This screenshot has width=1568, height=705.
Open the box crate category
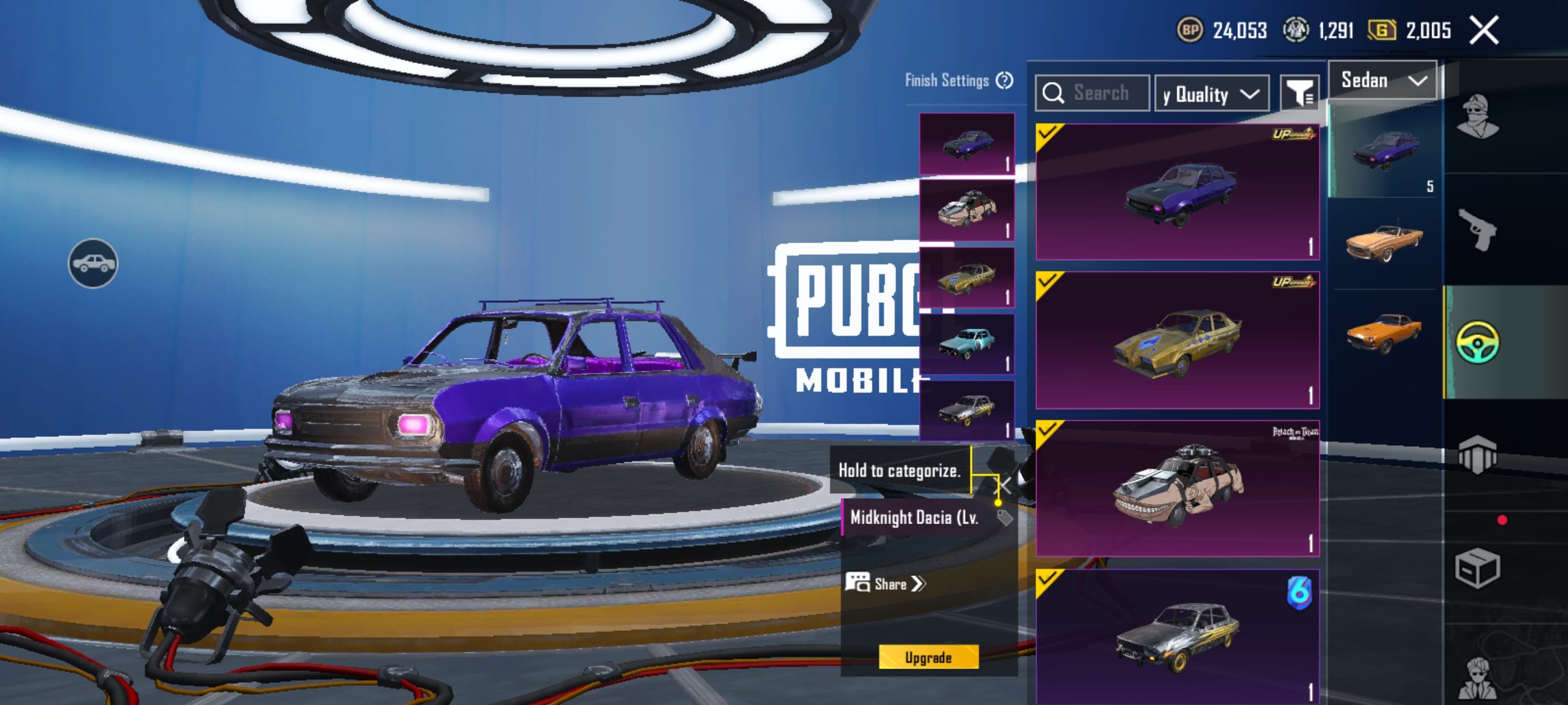(1477, 569)
